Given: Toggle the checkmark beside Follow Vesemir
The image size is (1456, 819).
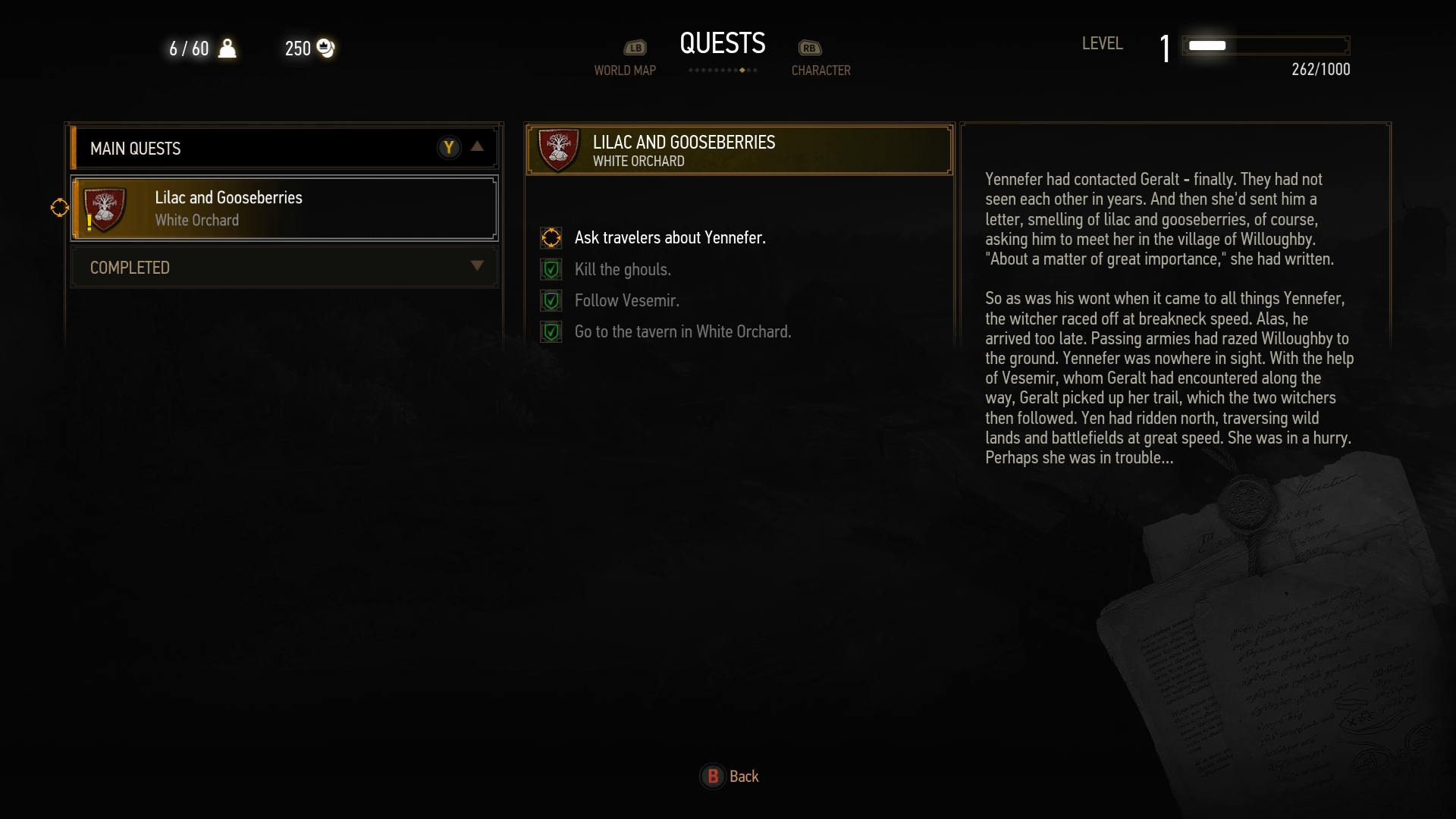Looking at the screenshot, I should click(x=551, y=300).
